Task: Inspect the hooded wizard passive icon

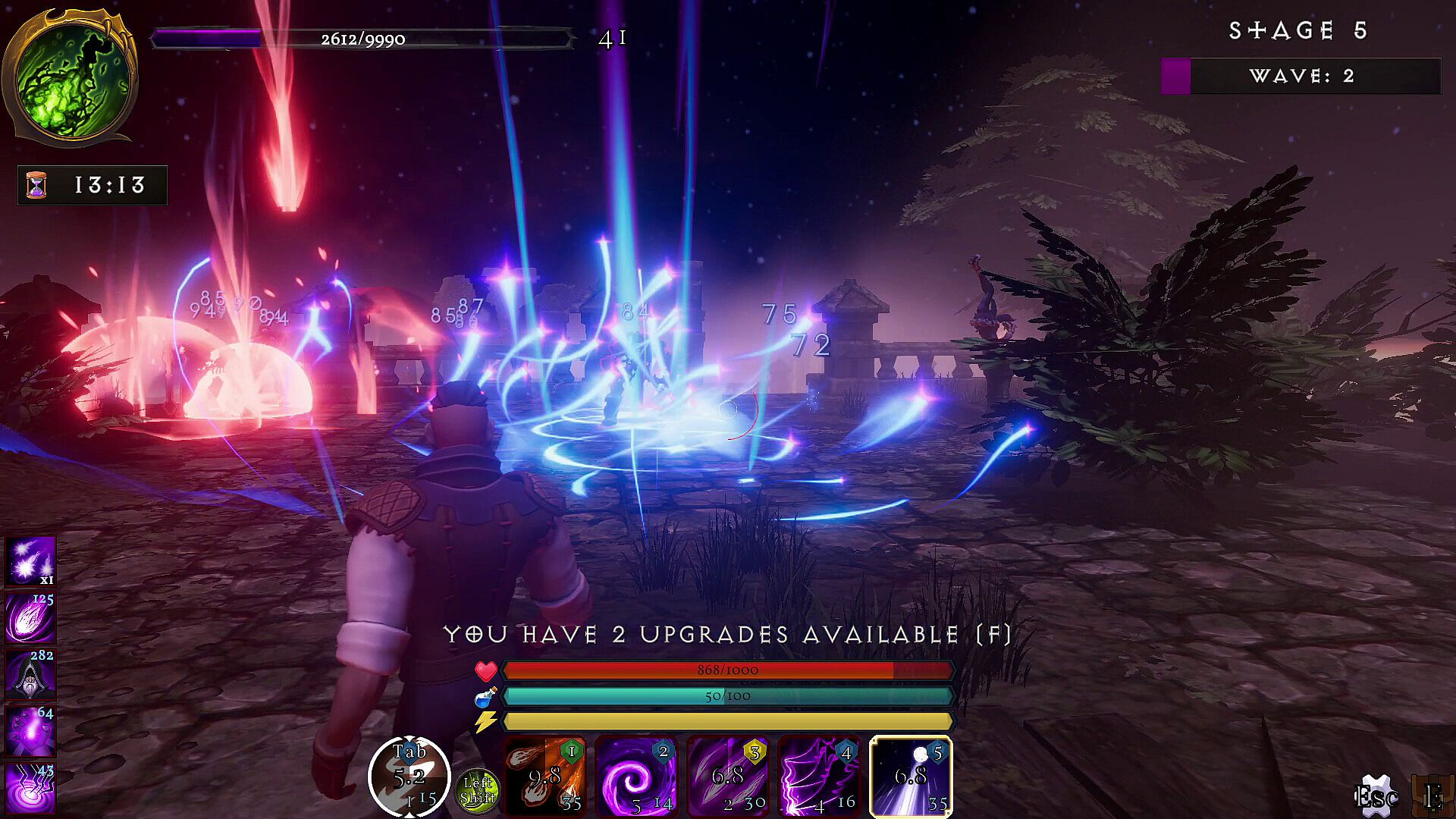Action: (x=31, y=673)
